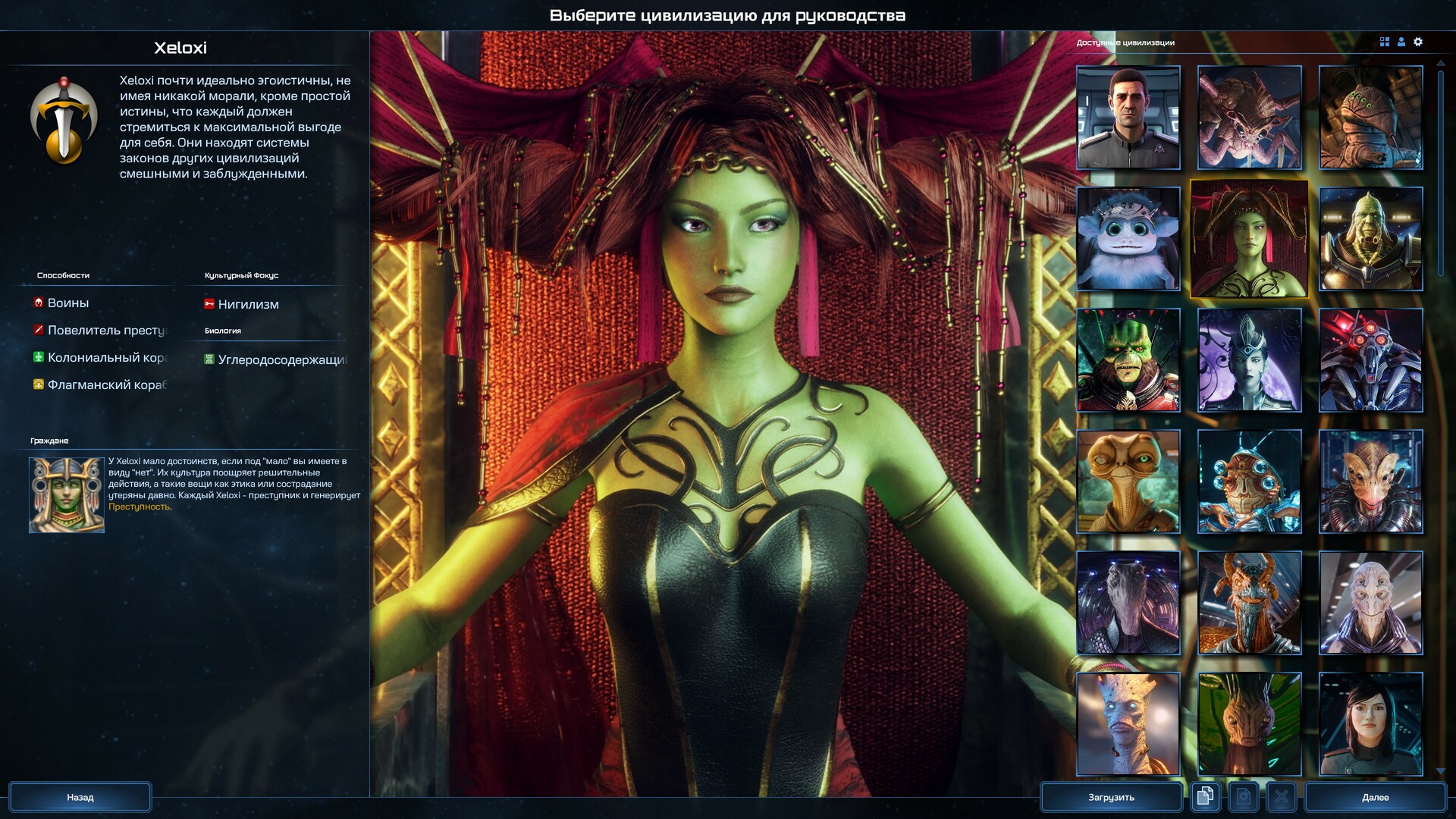The width and height of the screenshot is (1456, 819).
Task: Click the Повелитель преступности ability icon
Action: click(x=37, y=330)
